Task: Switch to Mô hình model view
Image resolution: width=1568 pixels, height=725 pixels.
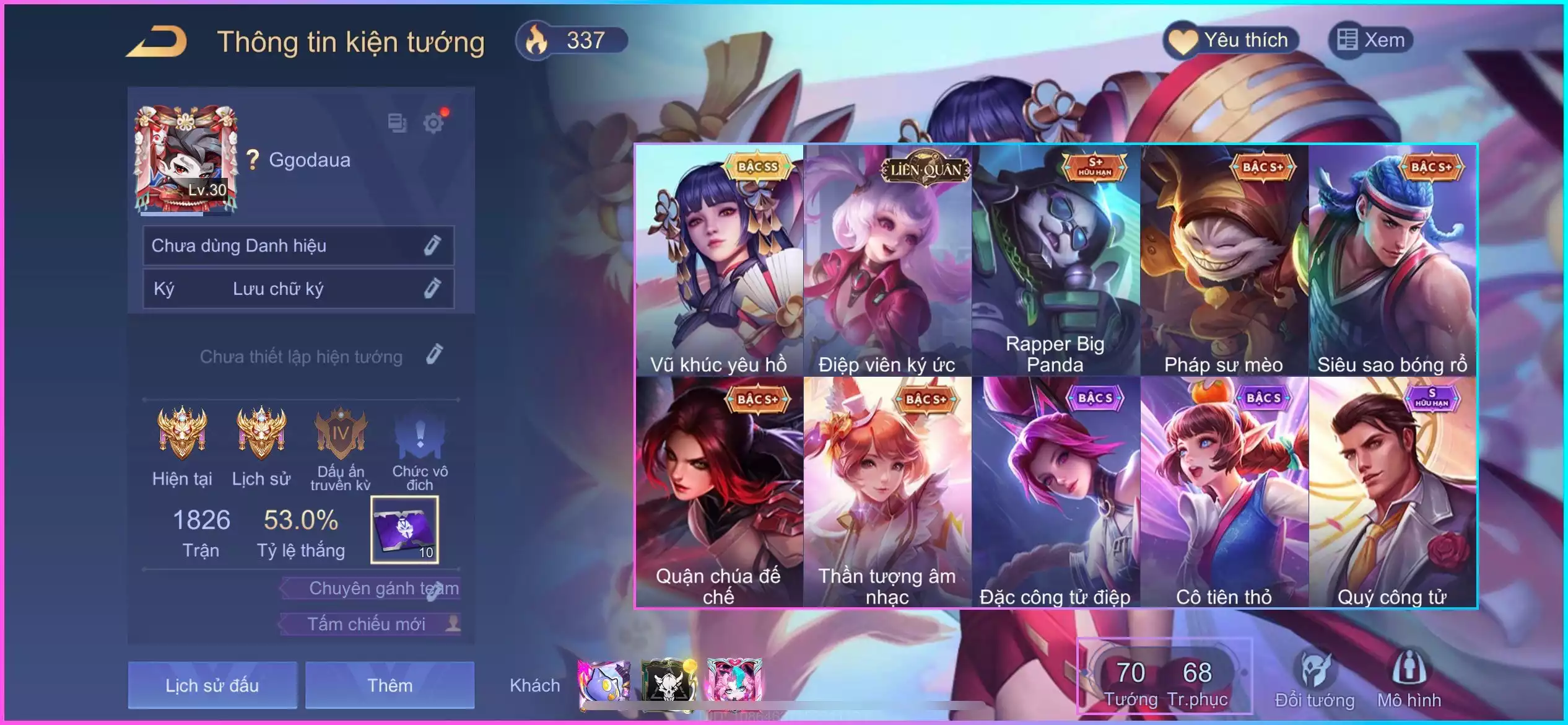Action: [x=1409, y=679]
